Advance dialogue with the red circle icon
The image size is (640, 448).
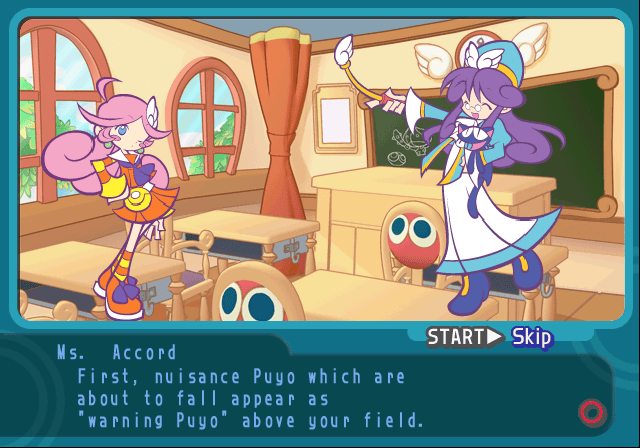point(591,411)
